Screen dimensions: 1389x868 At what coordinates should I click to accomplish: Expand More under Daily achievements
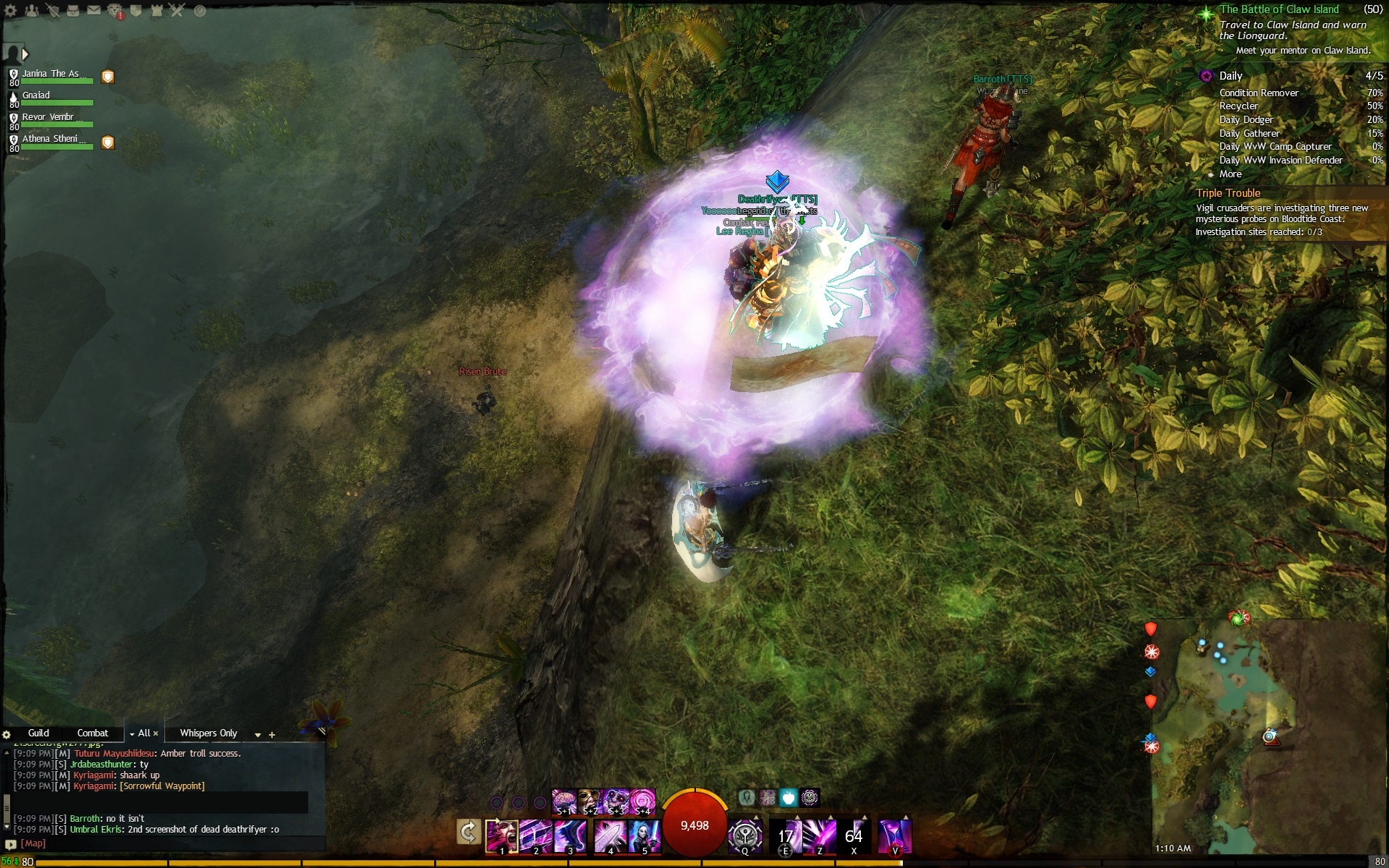[x=1230, y=174]
